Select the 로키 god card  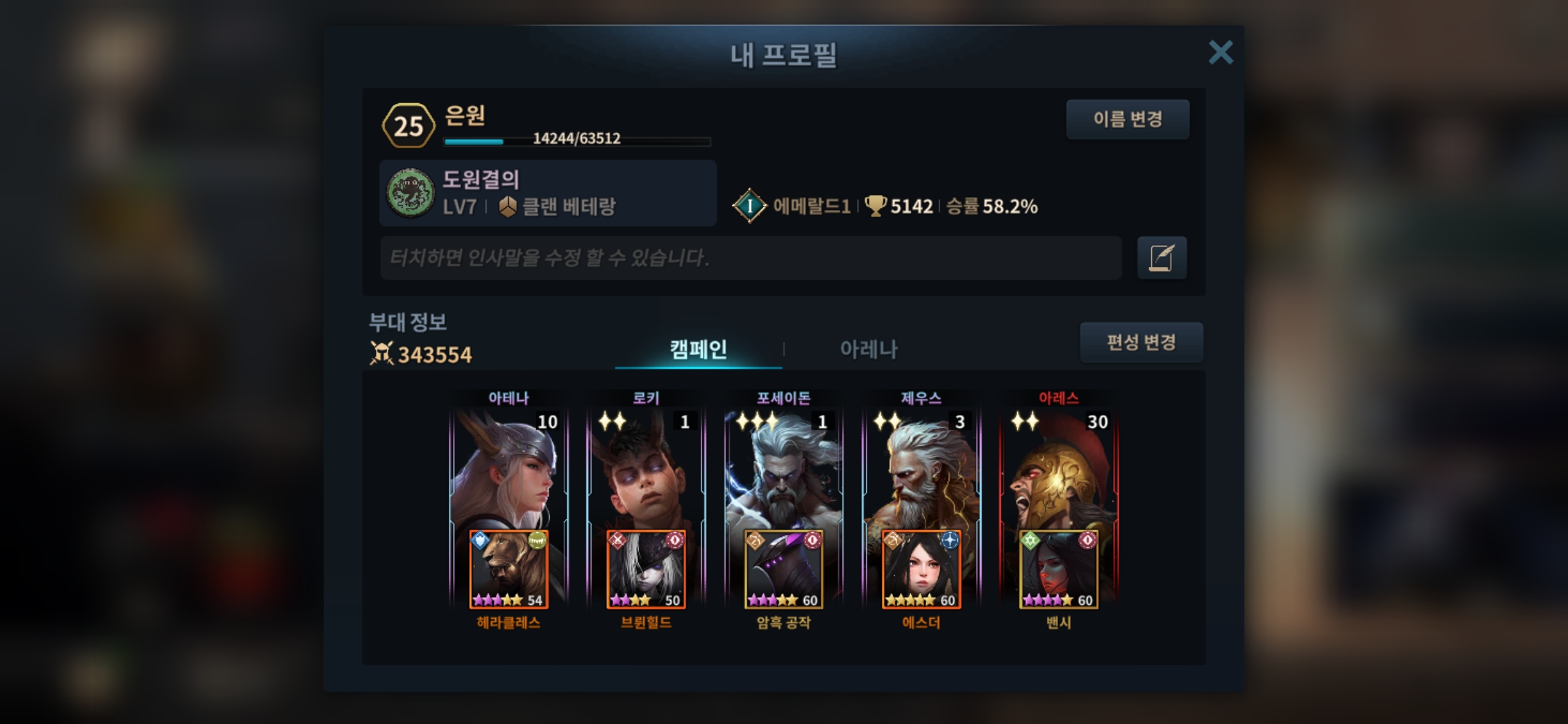coord(646,469)
